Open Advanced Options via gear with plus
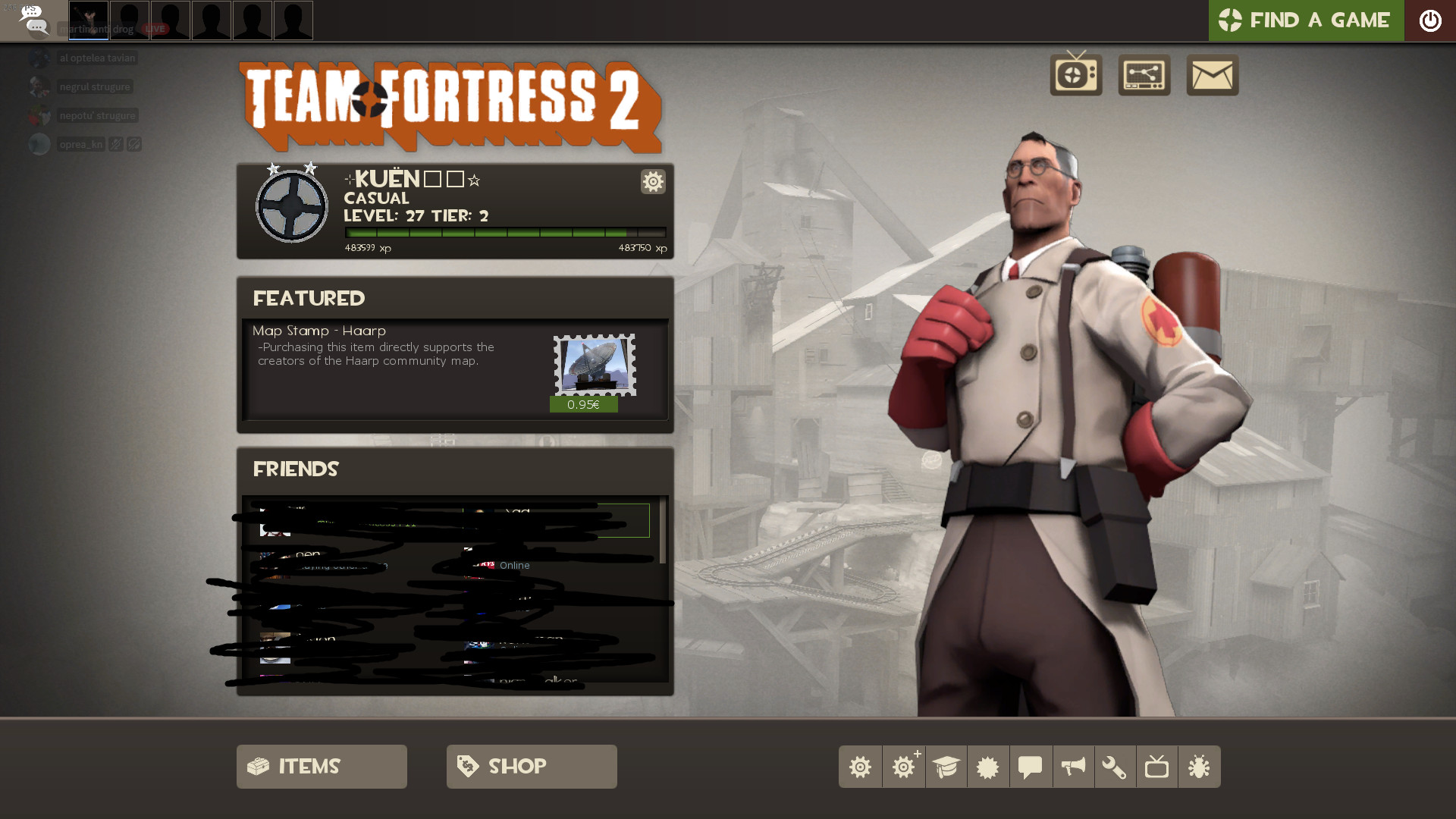 [903, 767]
